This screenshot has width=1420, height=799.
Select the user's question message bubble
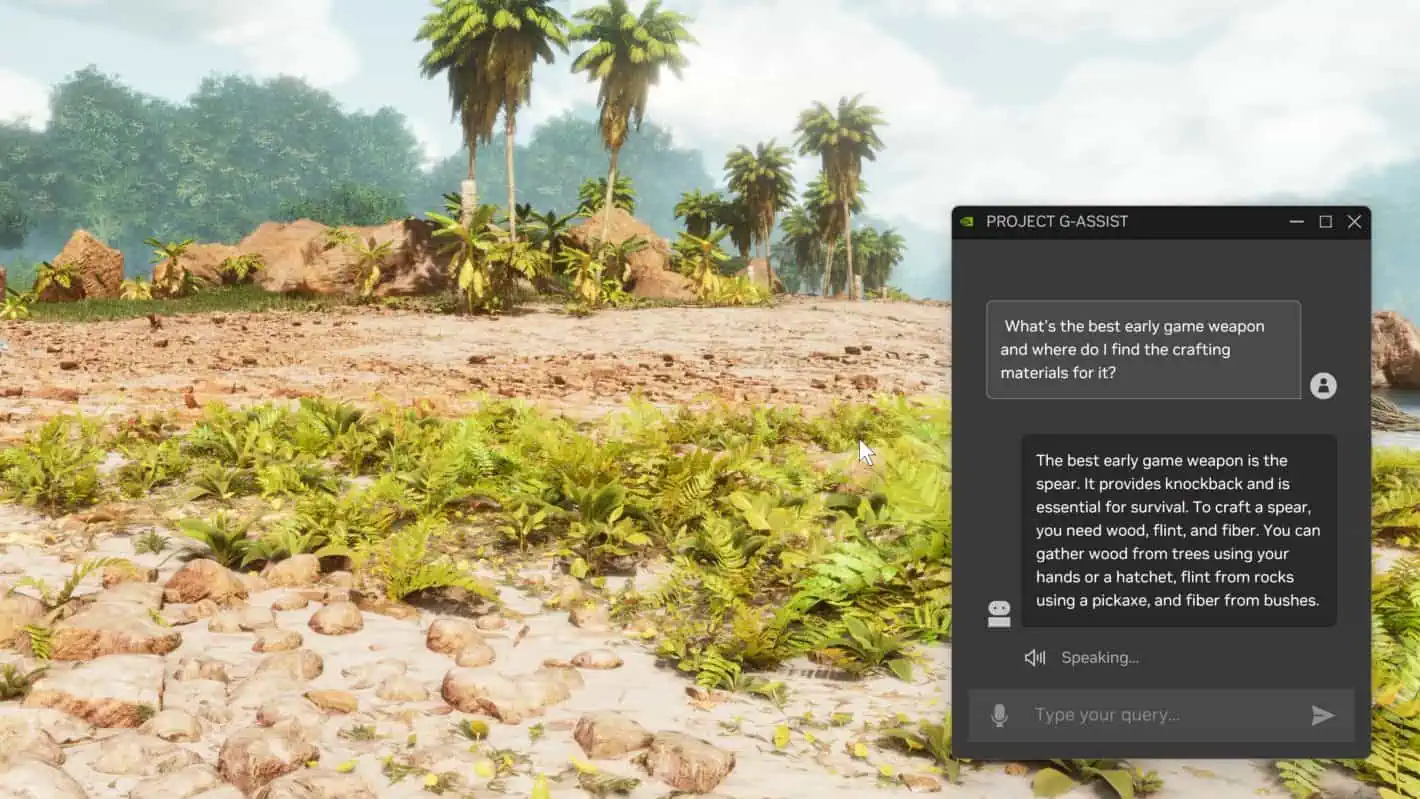pyautogui.click(x=1143, y=349)
